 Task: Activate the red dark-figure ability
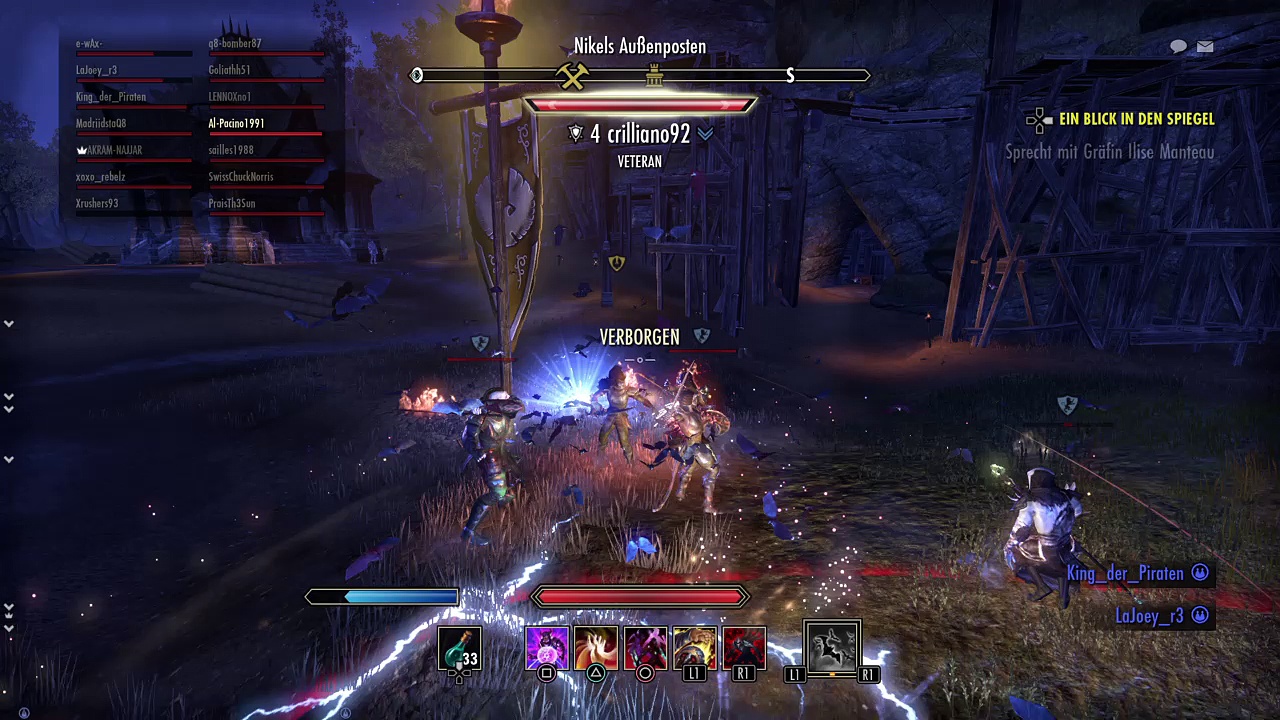[743, 648]
